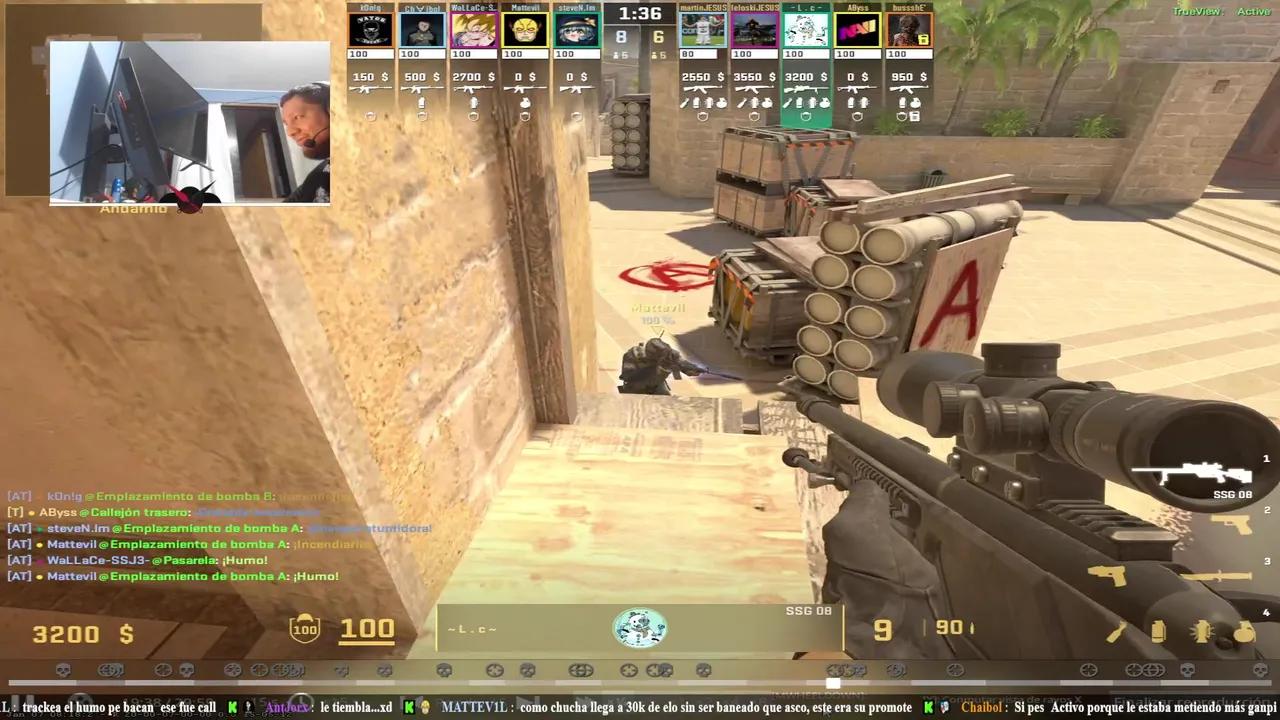
Task: Click the molotov icon in the equipment bar
Action: (x=1117, y=633)
